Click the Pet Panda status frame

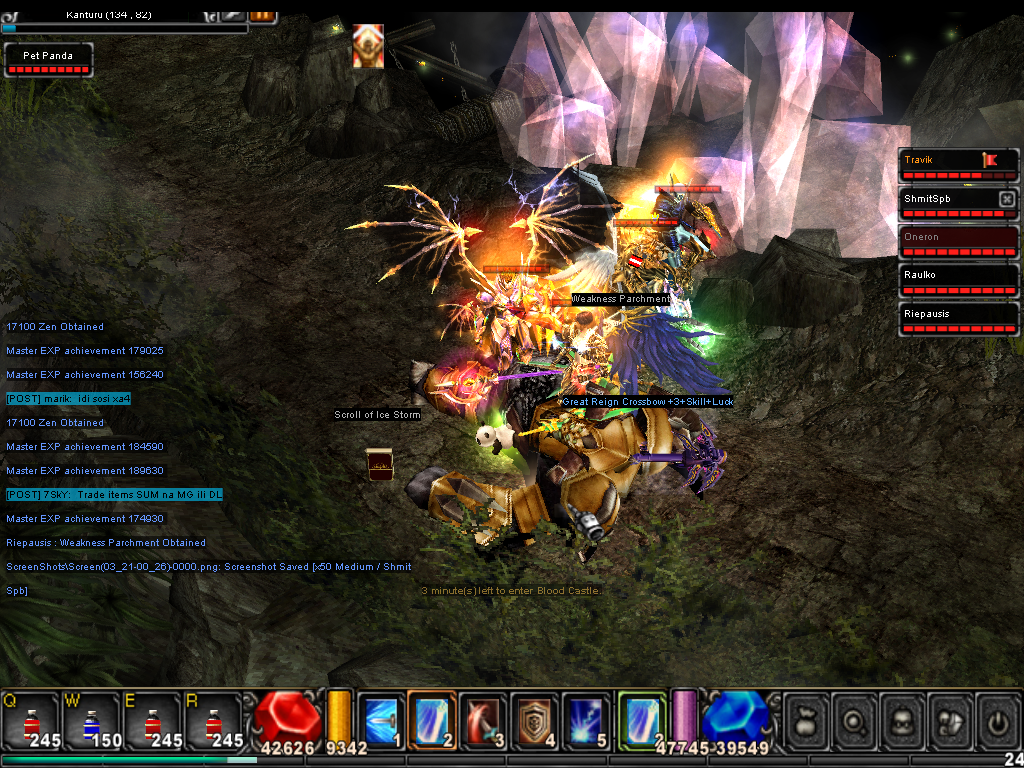point(48,60)
